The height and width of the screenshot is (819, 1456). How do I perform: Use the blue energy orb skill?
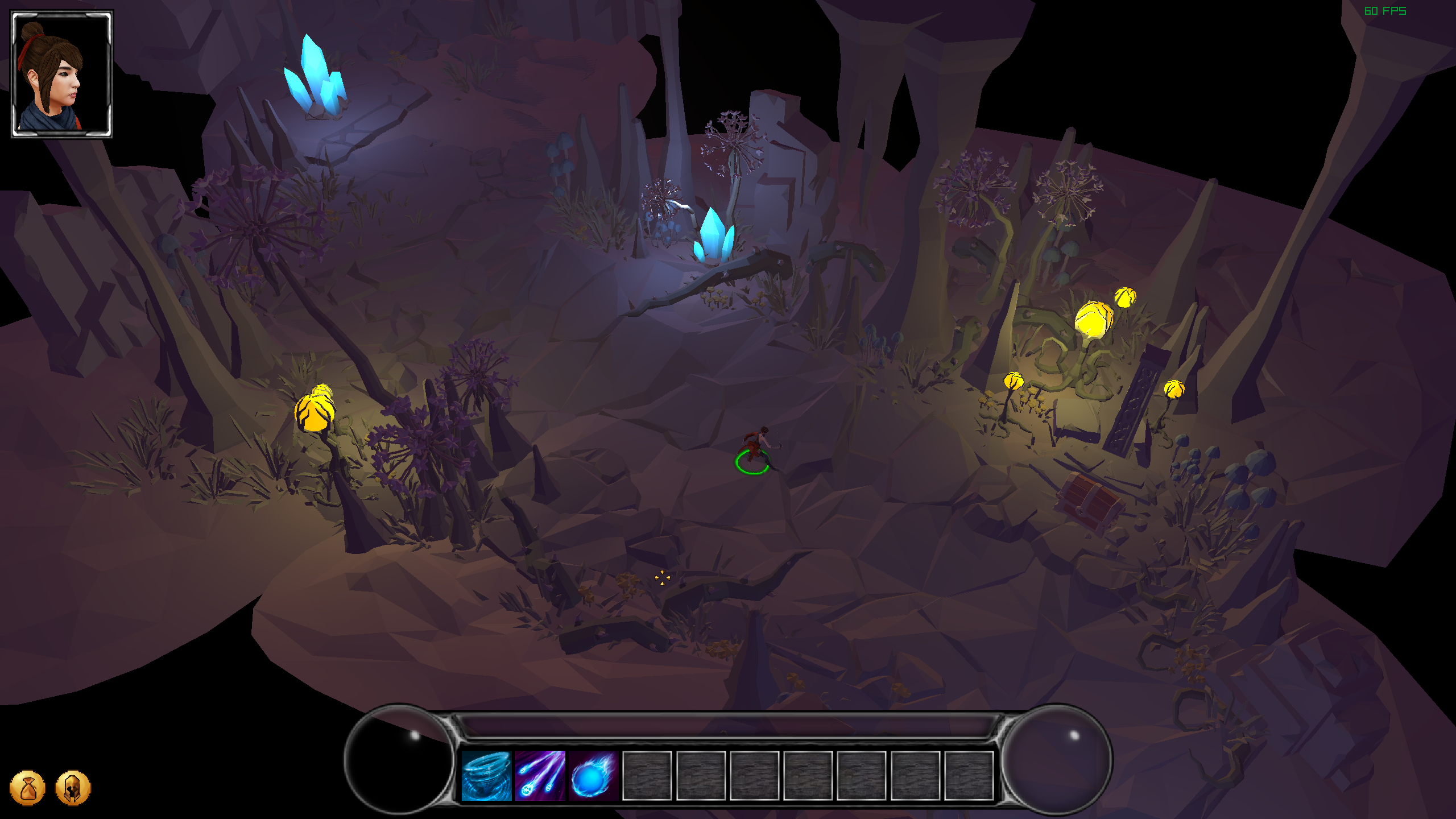(593, 776)
